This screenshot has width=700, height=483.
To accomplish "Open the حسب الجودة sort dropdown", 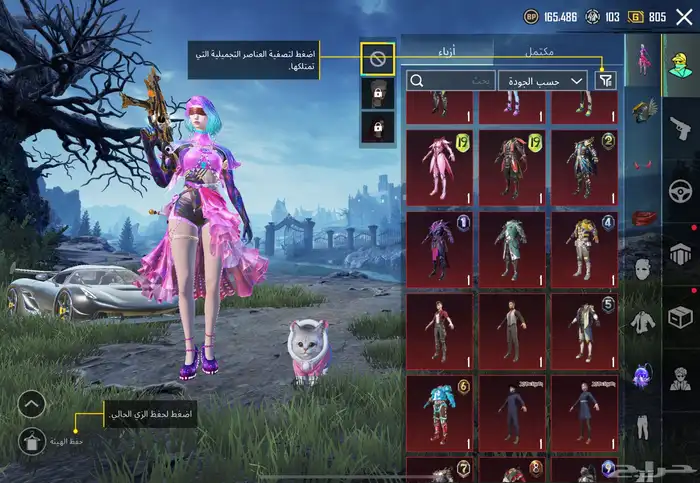I will pyautogui.click(x=548, y=80).
